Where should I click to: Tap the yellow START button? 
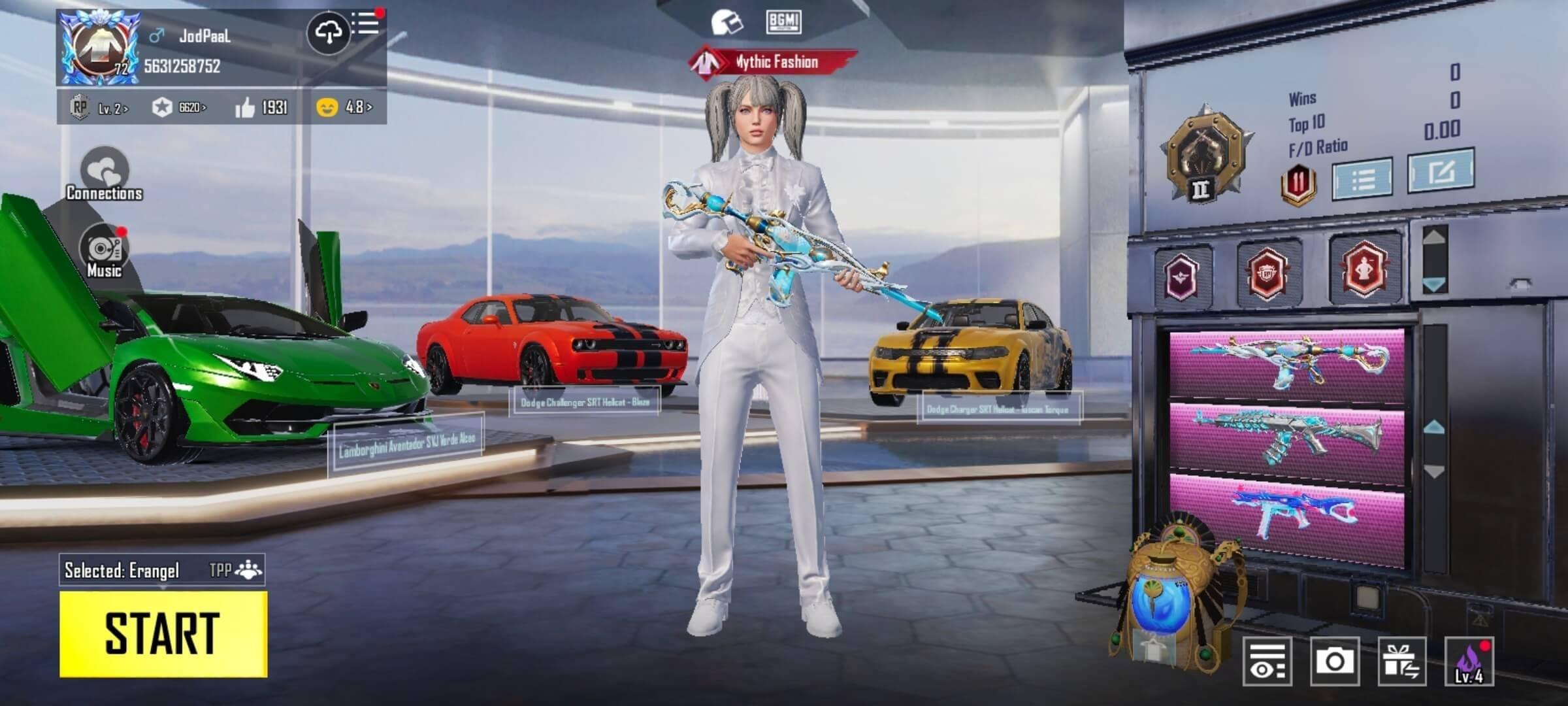click(x=163, y=633)
